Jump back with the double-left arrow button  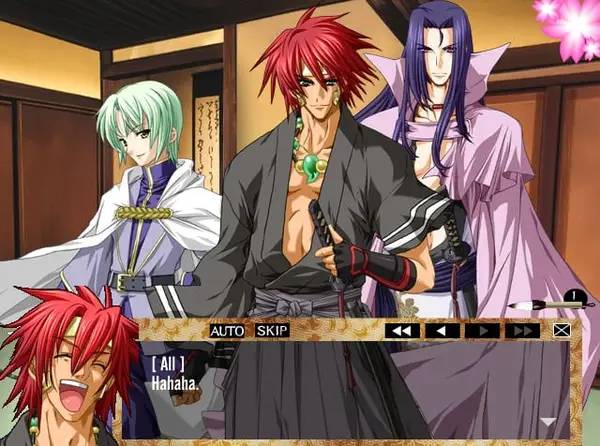402,330
